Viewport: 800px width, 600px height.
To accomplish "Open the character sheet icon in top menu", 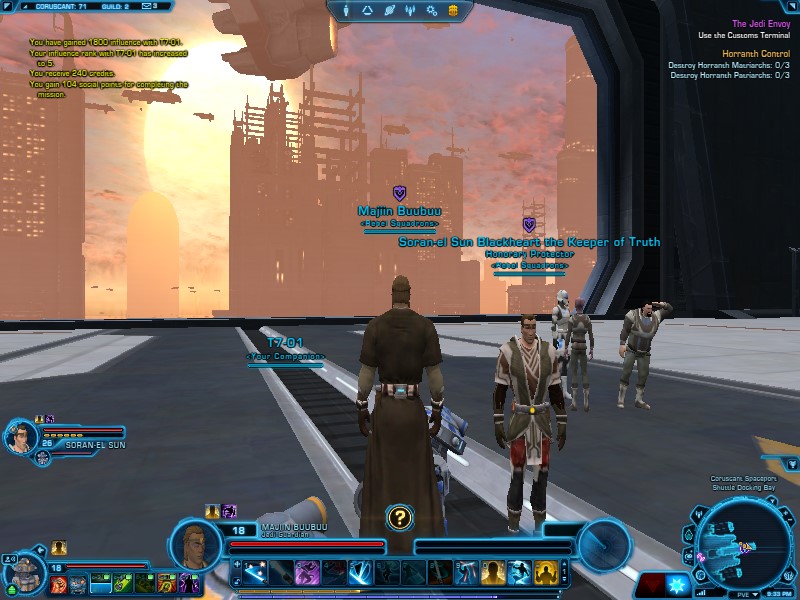I will click(347, 10).
